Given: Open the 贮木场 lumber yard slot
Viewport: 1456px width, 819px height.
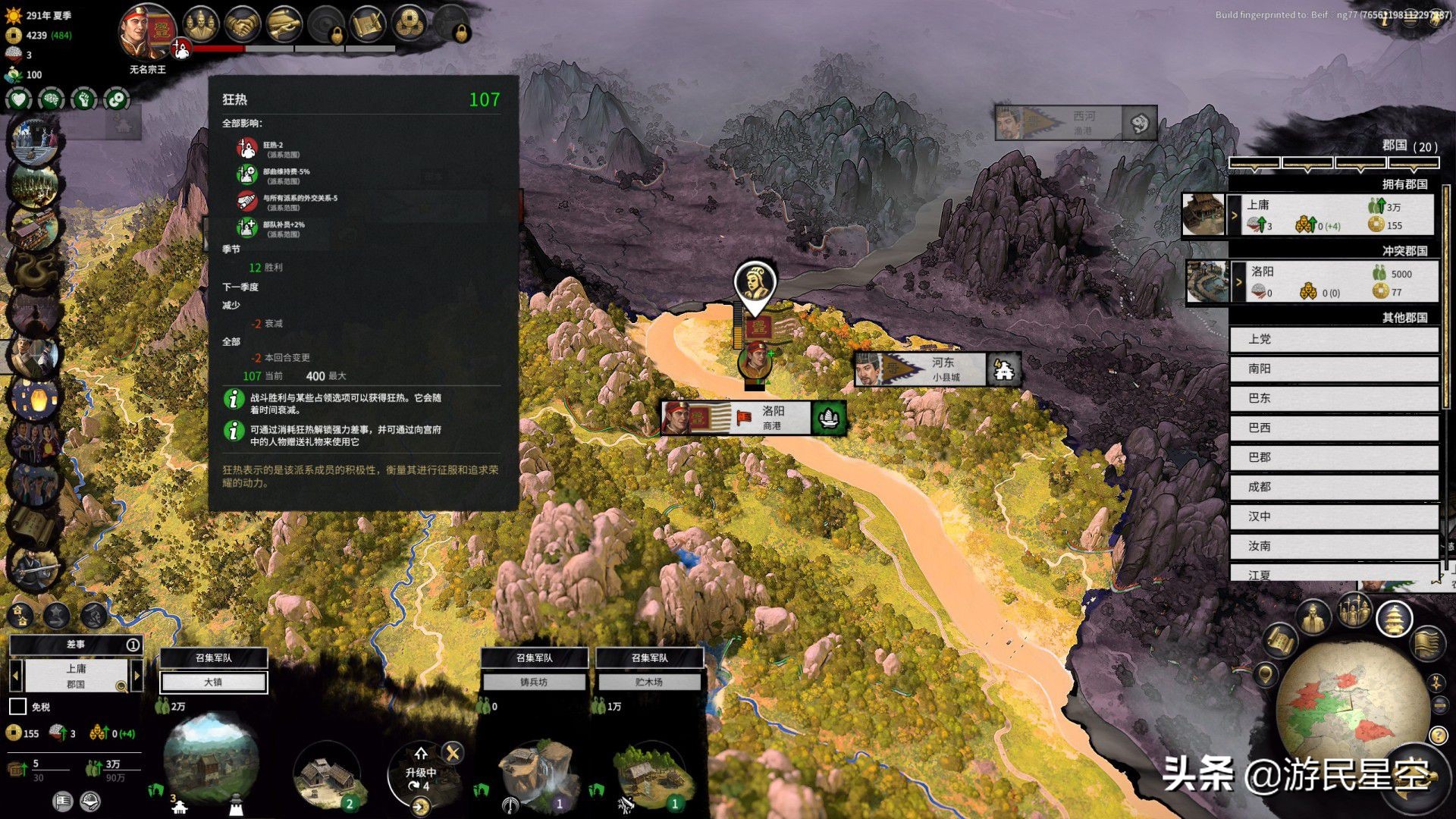Looking at the screenshot, I should tap(649, 682).
